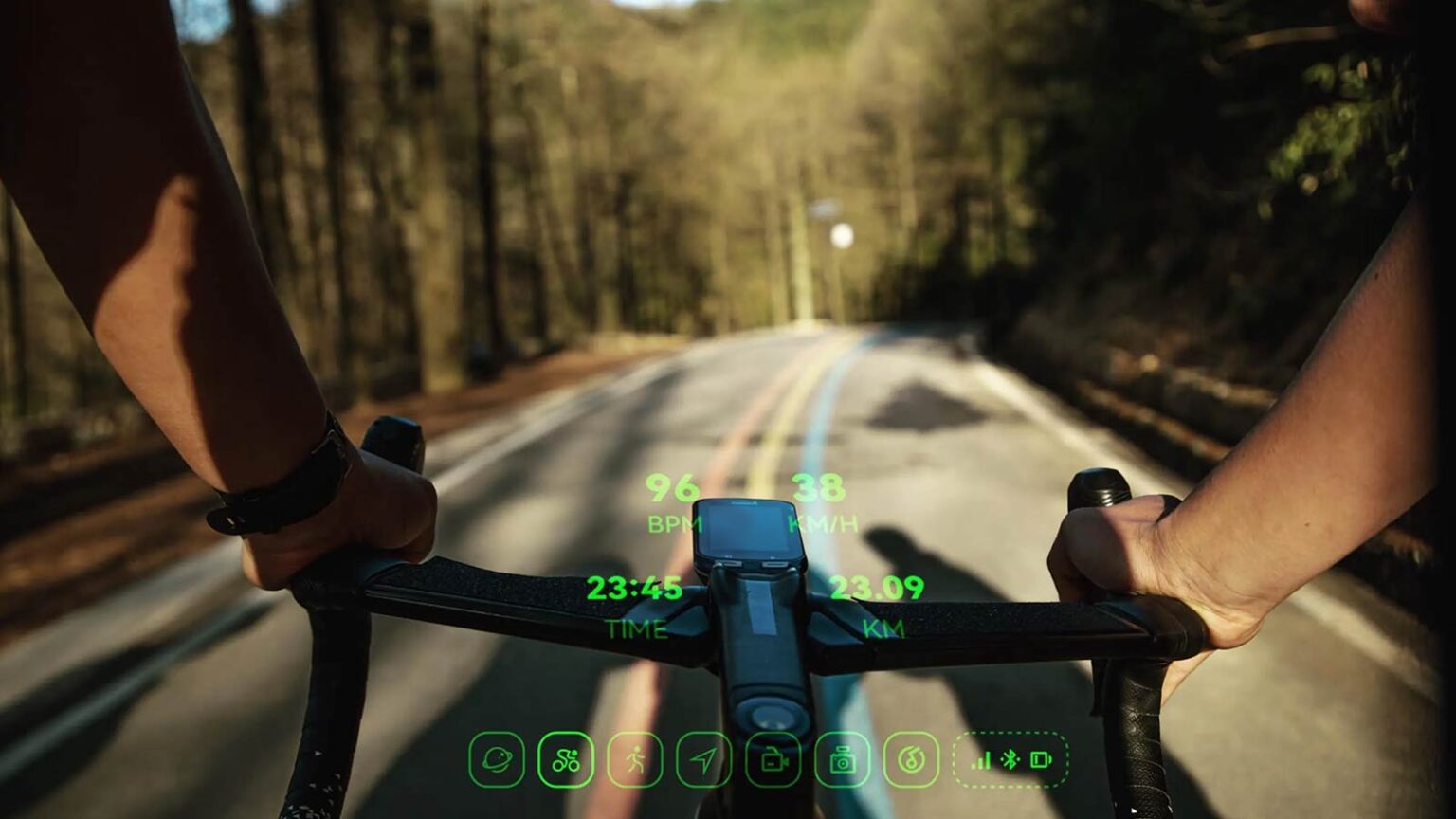Select the cycling activity mode icon
Screen dimensions: 1456x819
pos(564,758)
